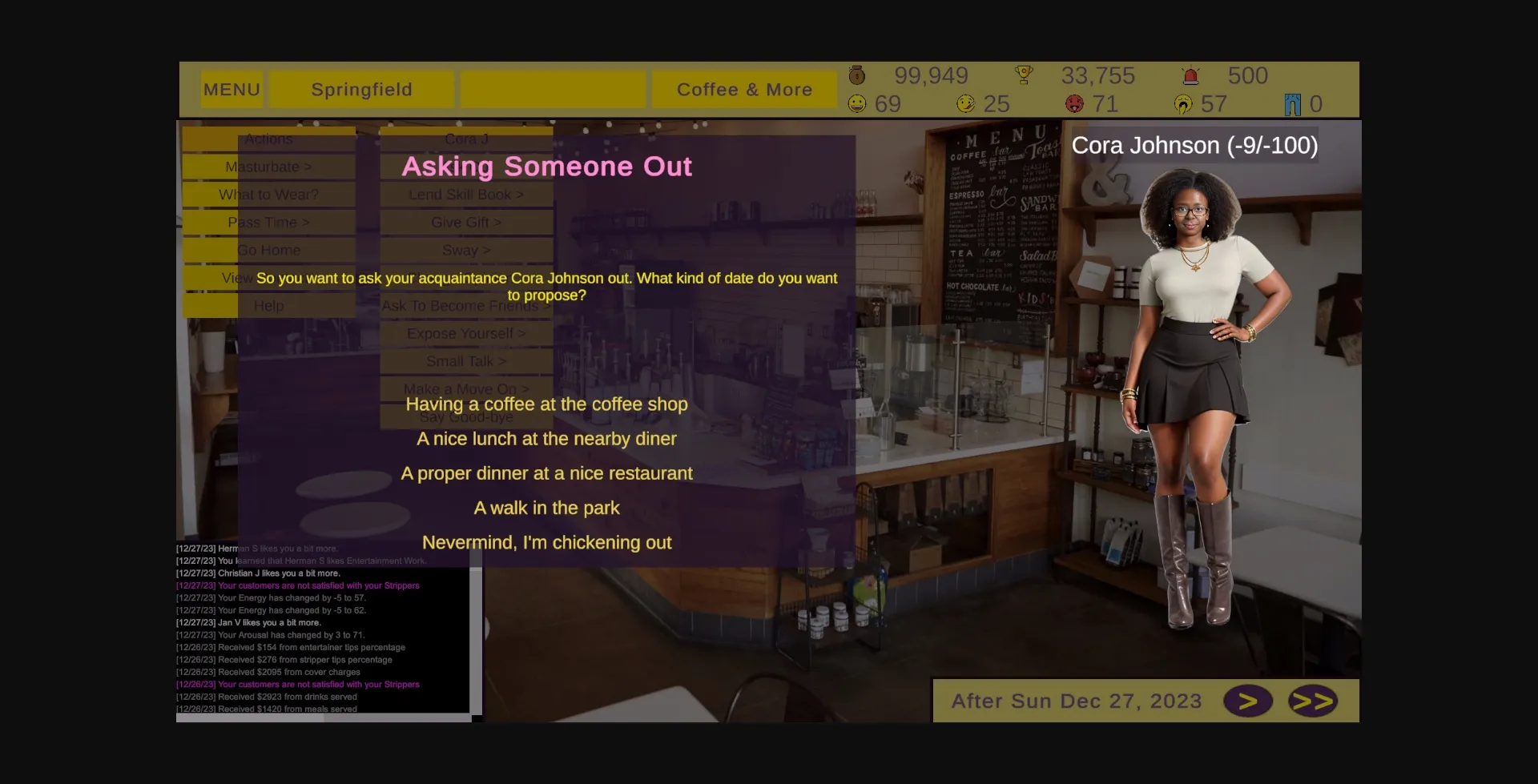Expand the Give Gift submenu

click(x=465, y=222)
